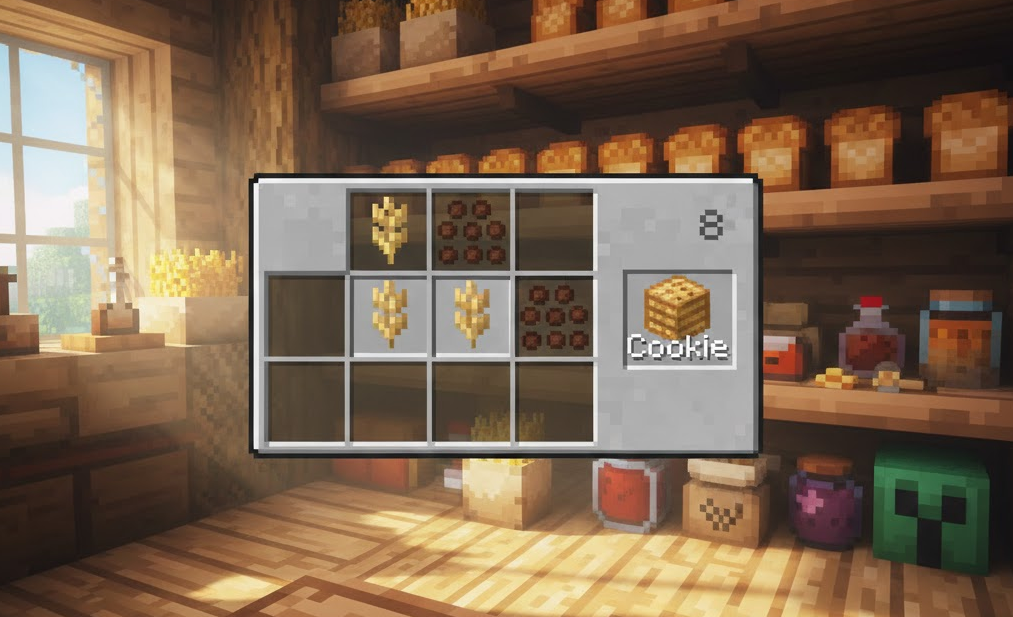Select the wheat in the top row

pos(389,229)
